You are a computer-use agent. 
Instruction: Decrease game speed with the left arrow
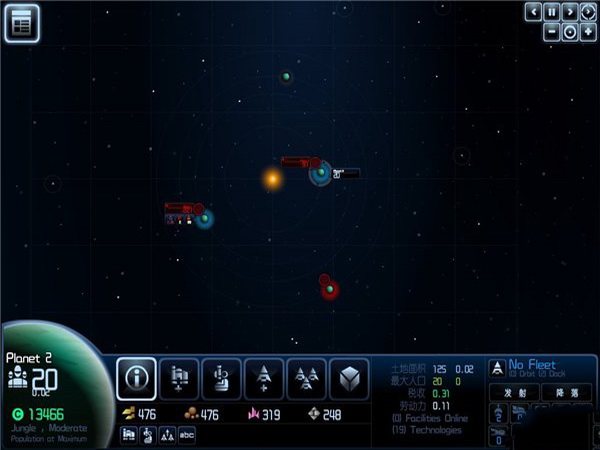pos(533,12)
